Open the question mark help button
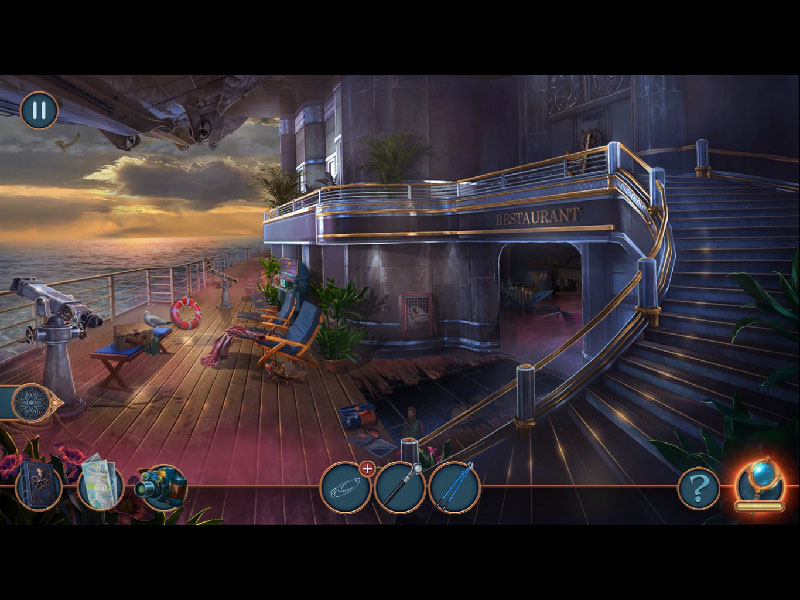 pyautogui.click(x=698, y=488)
